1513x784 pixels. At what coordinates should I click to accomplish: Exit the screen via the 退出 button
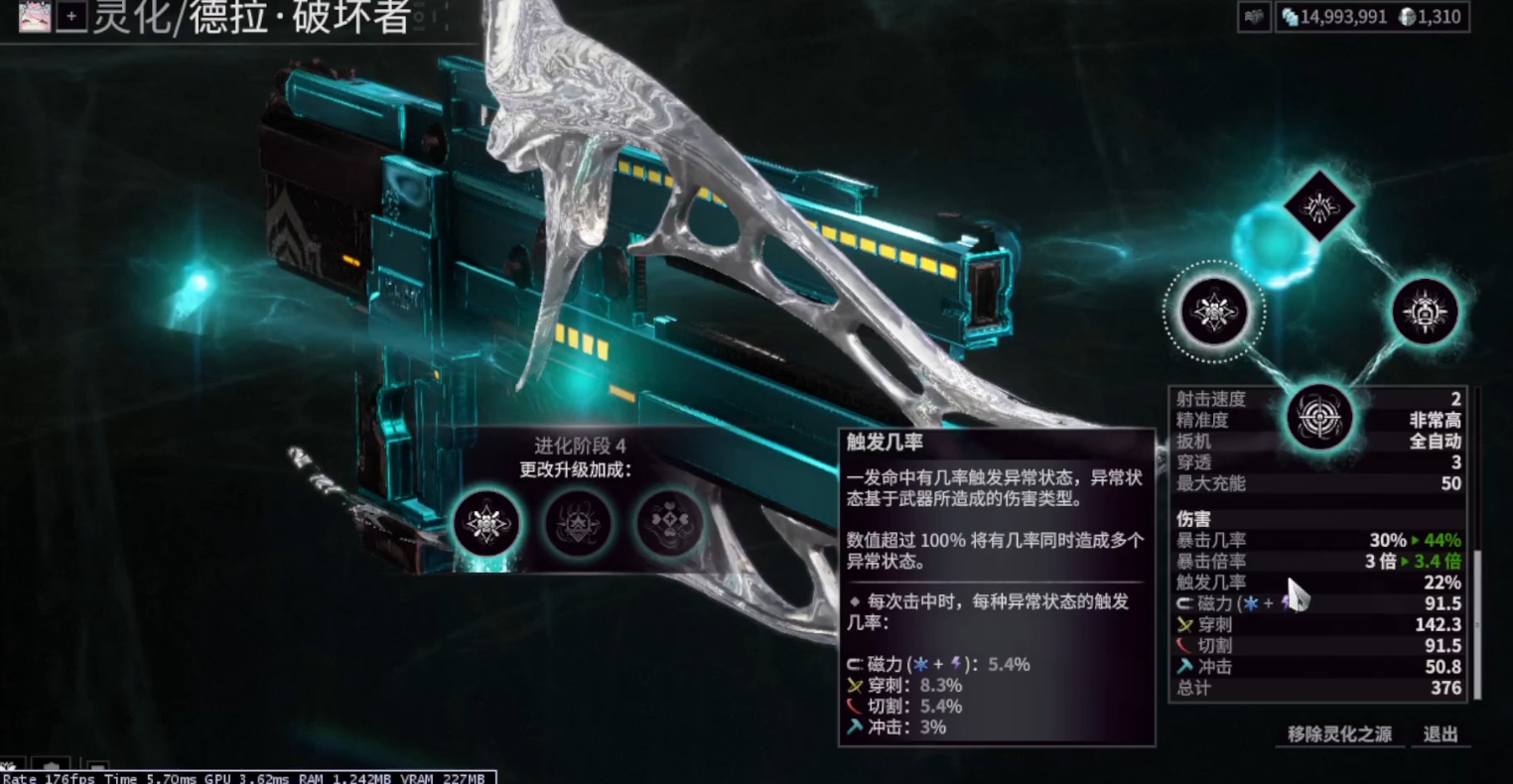pos(1439,734)
